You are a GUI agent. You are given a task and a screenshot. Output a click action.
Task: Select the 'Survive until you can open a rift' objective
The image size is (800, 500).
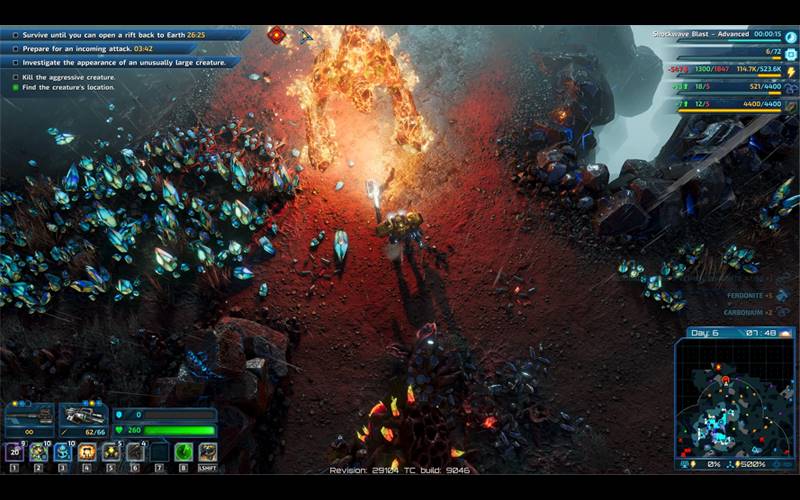click(x=120, y=34)
